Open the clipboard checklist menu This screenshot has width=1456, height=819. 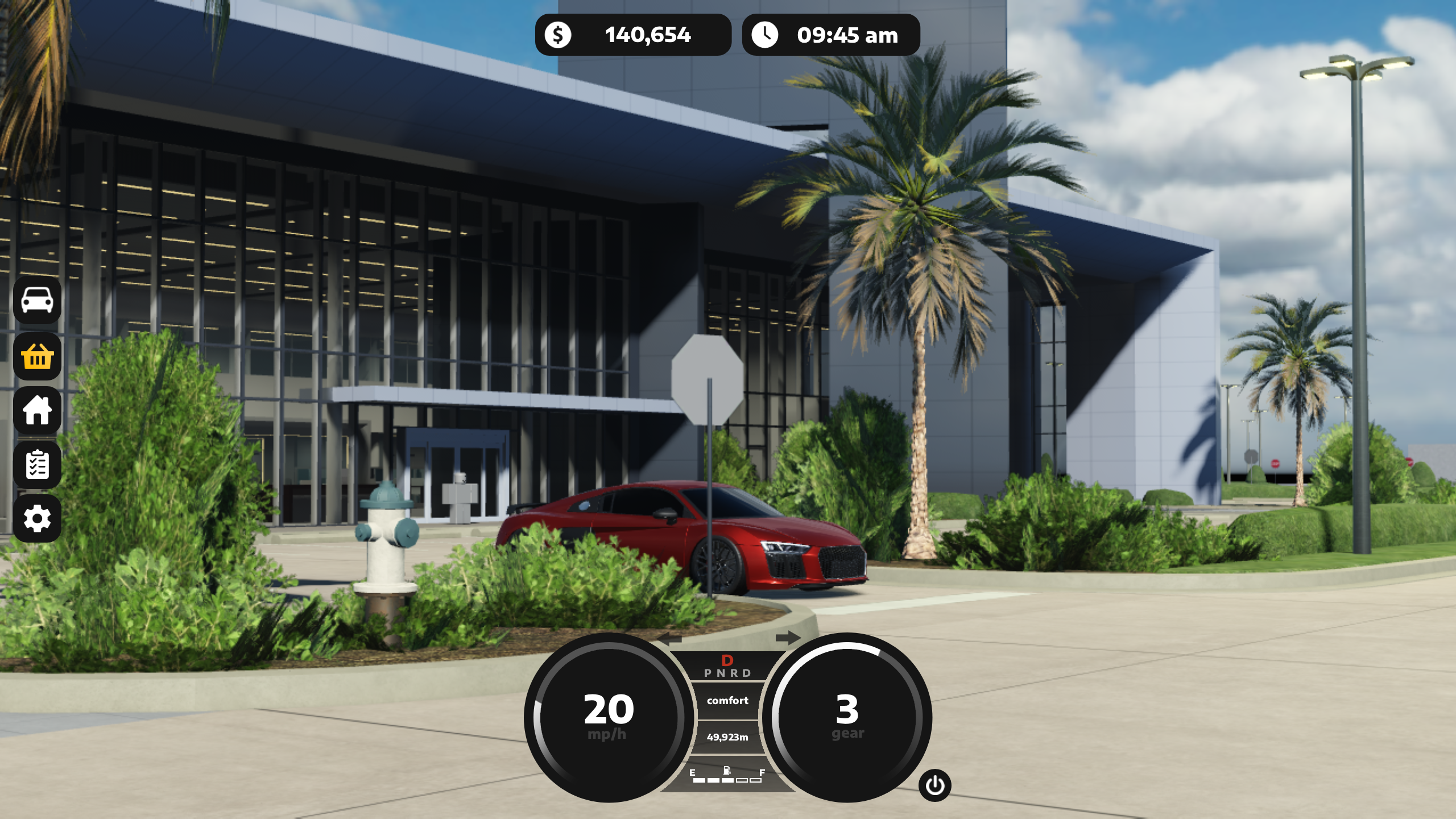pos(37,465)
